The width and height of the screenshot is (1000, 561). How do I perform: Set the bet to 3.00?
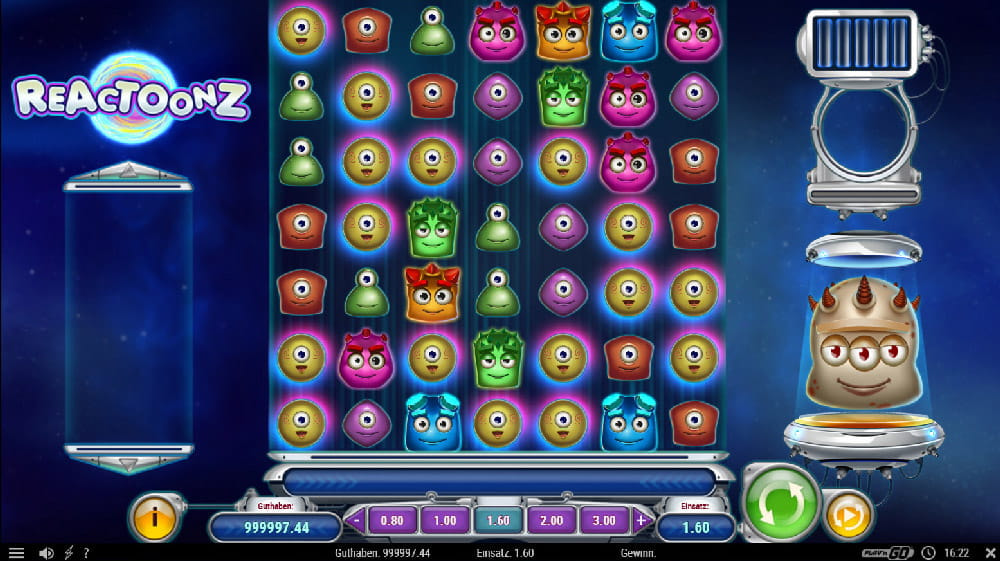tap(603, 520)
